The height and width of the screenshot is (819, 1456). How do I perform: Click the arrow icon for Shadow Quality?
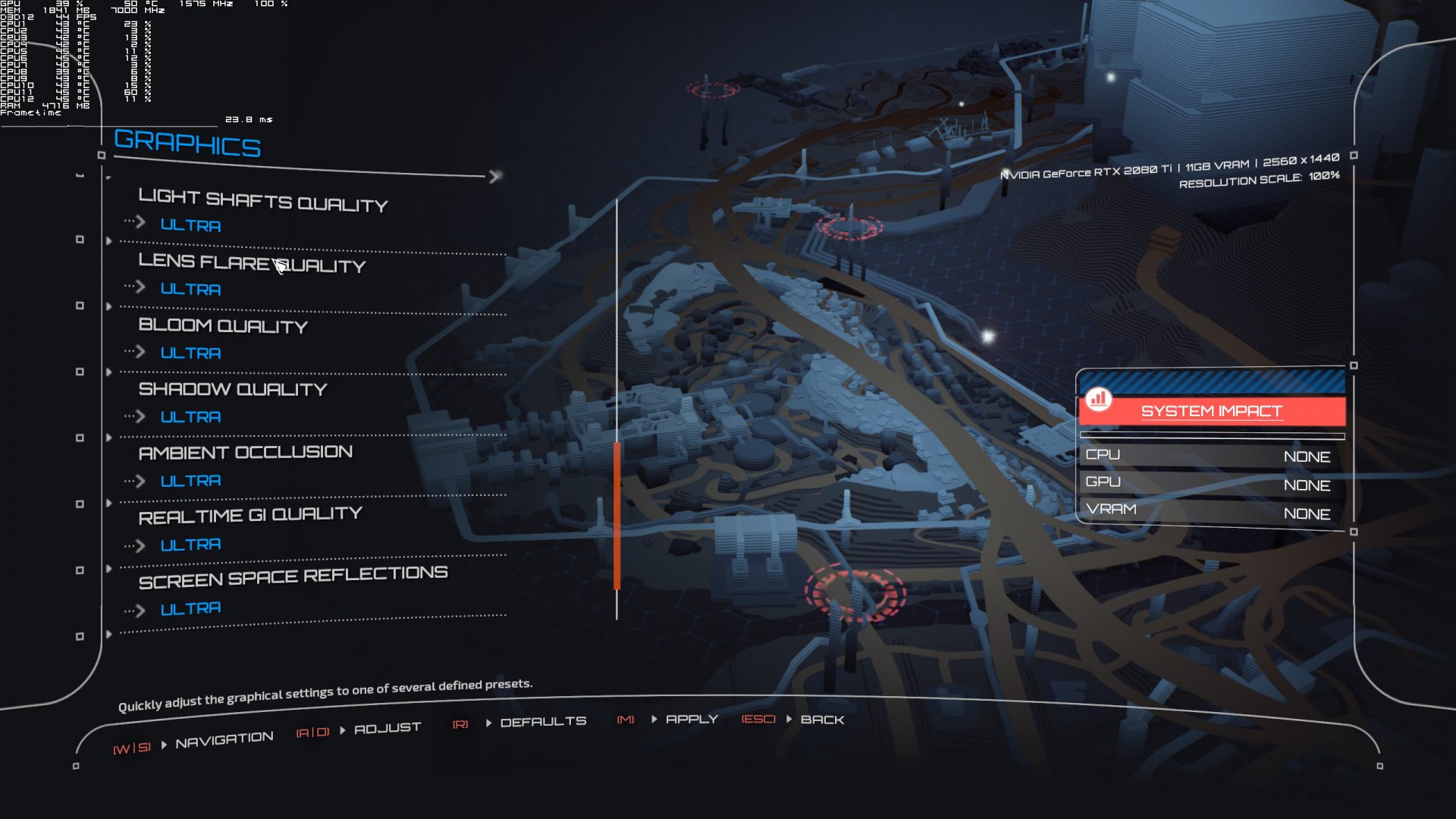coord(141,415)
